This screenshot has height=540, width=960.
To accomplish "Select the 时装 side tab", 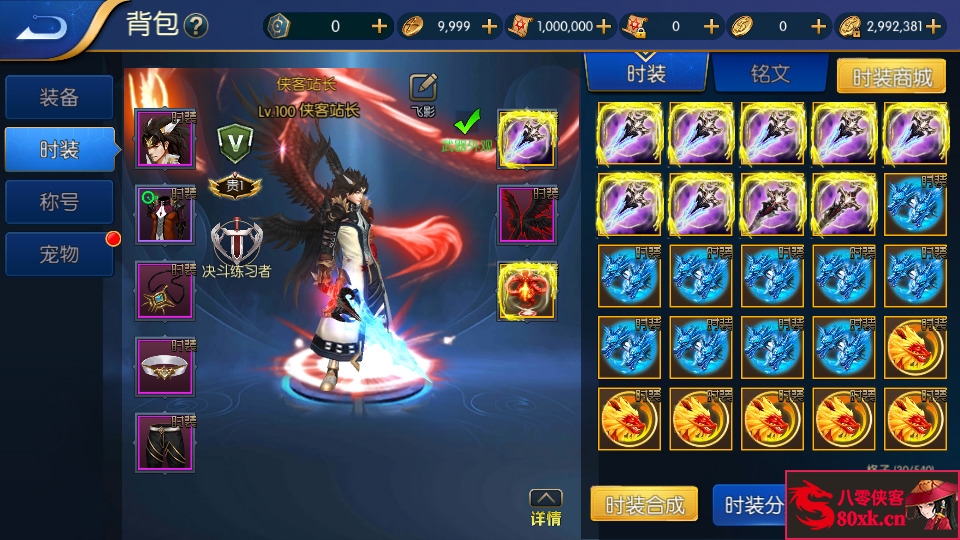I will [59, 150].
